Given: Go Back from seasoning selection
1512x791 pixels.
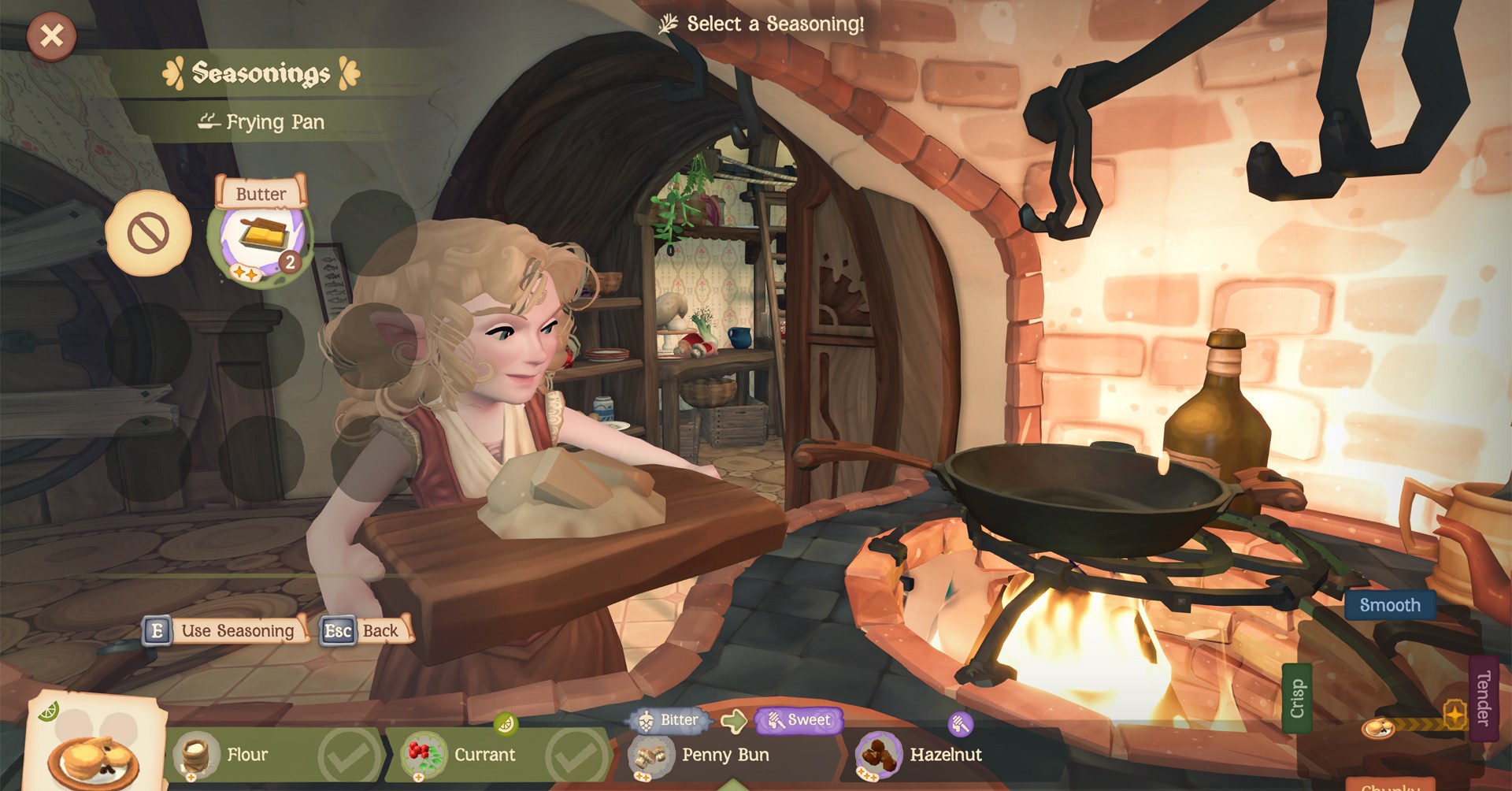Looking at the screenshot, I should 366,631.
